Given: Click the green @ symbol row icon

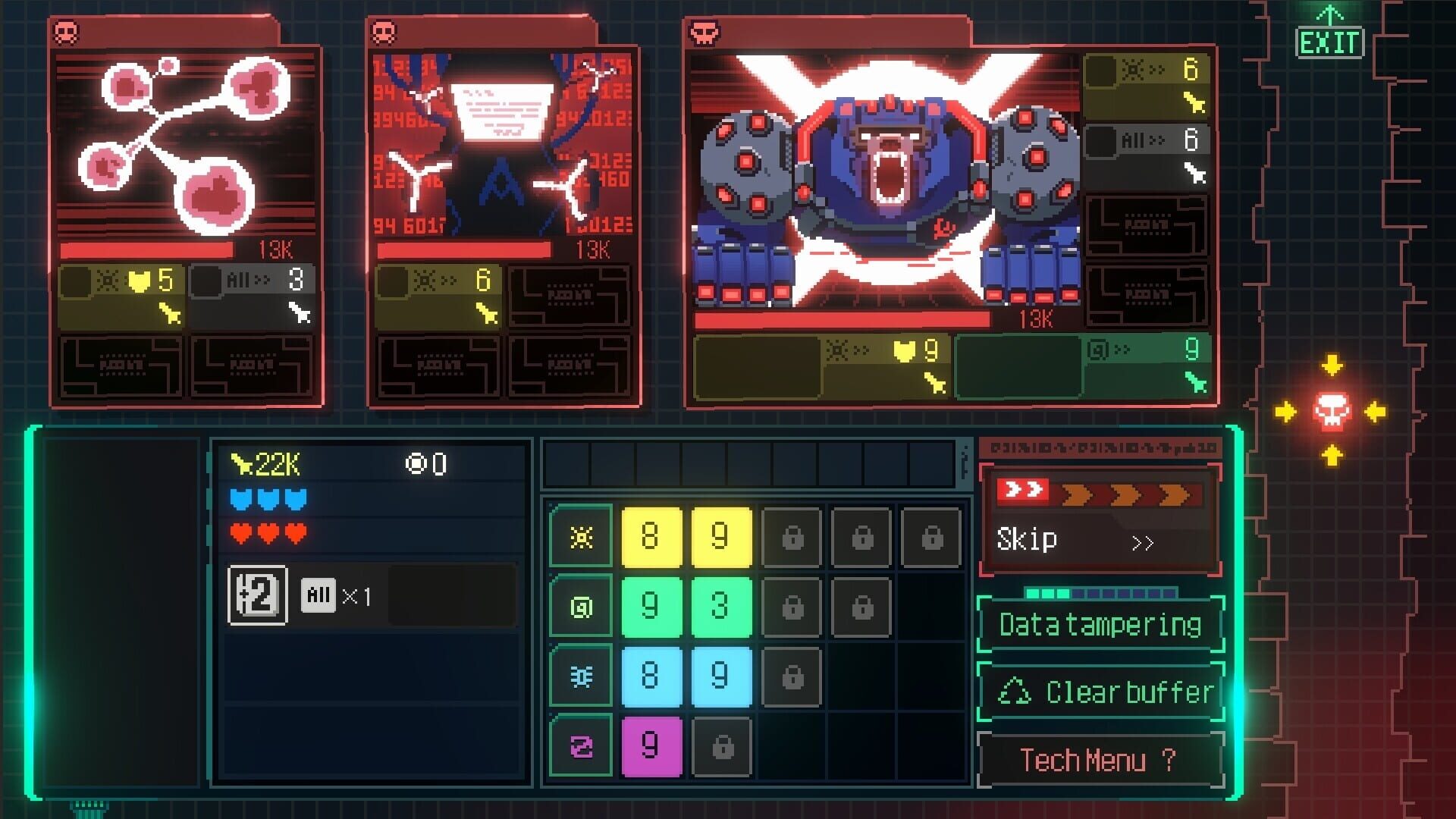Looking at the screenshot, I should 580,606.
